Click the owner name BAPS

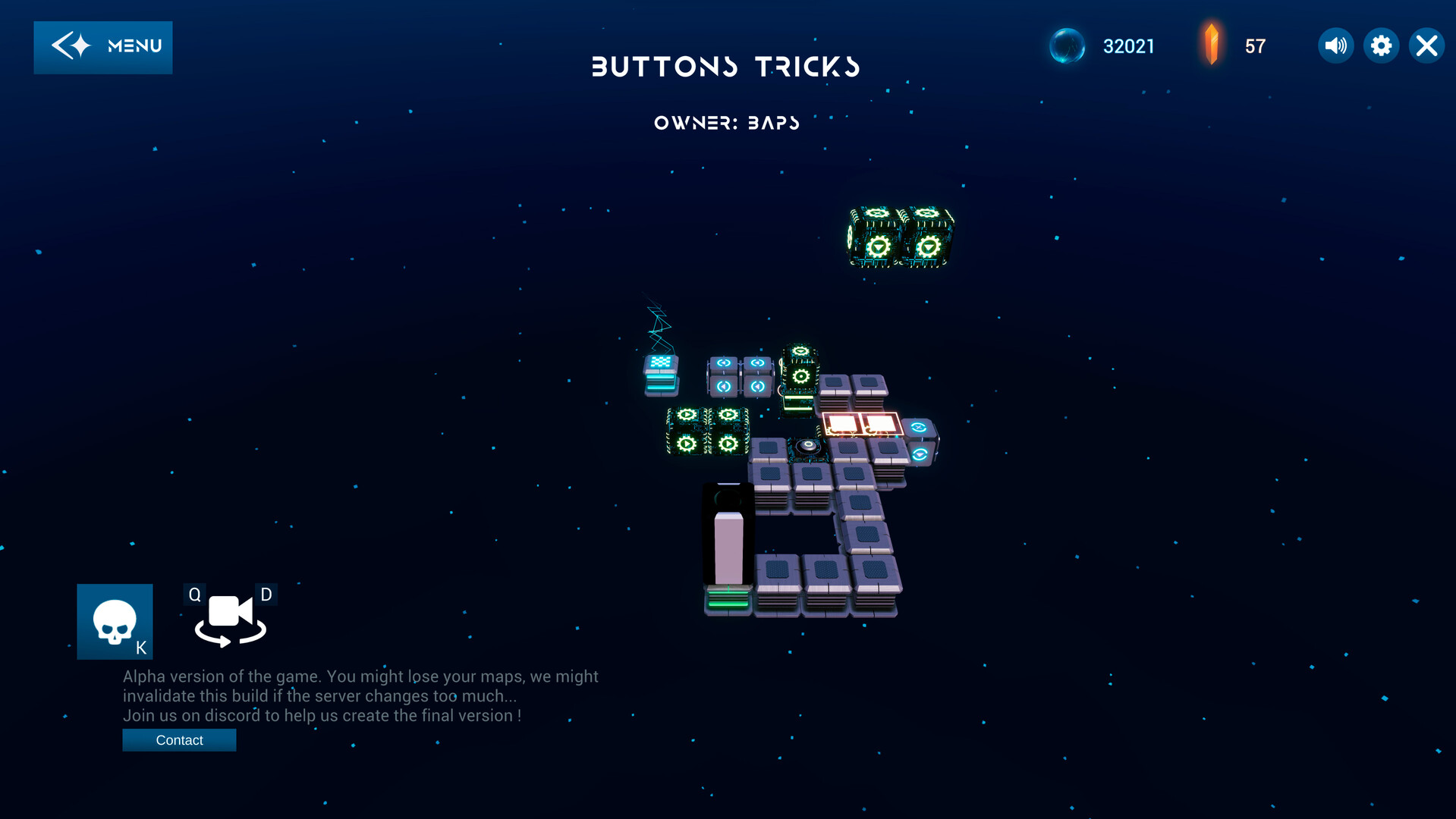click(x=772, y=122)
